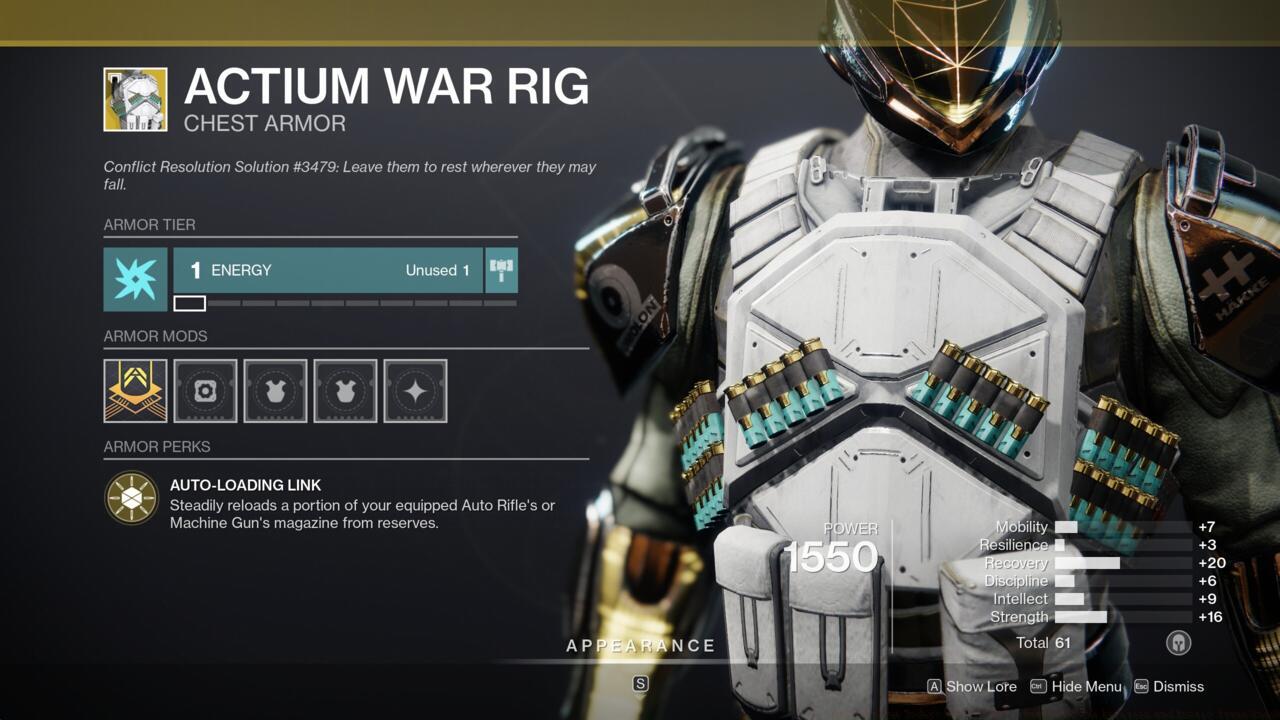Open the second chest armor mod slot
1280x720 pixels.
coord(345,391)
